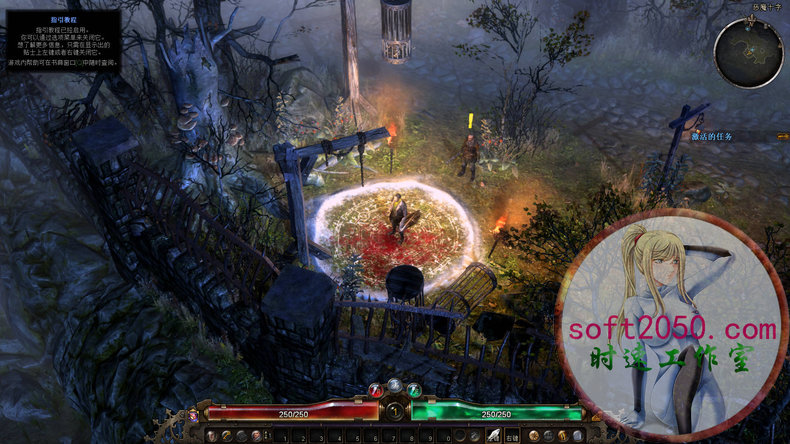Select the white feather attack skill slot

(494, 435)
